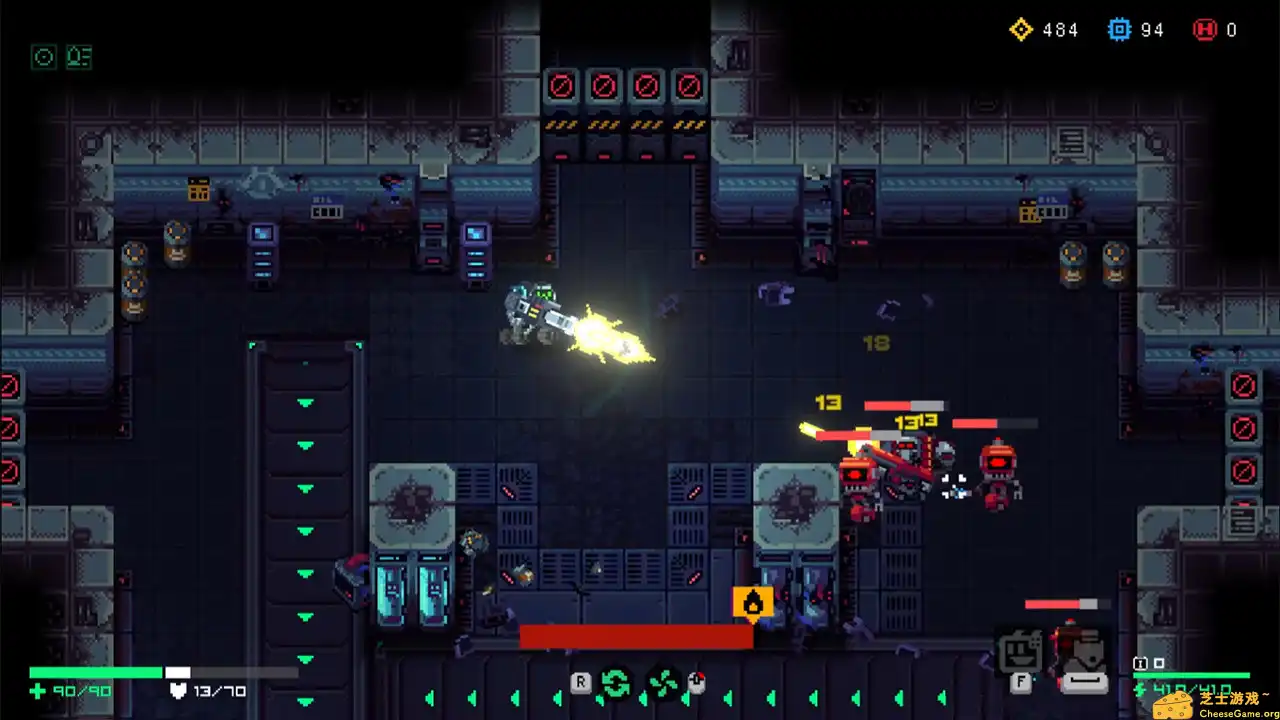
Task: Activate the green reload arrows ability
Action: (615, 683)
